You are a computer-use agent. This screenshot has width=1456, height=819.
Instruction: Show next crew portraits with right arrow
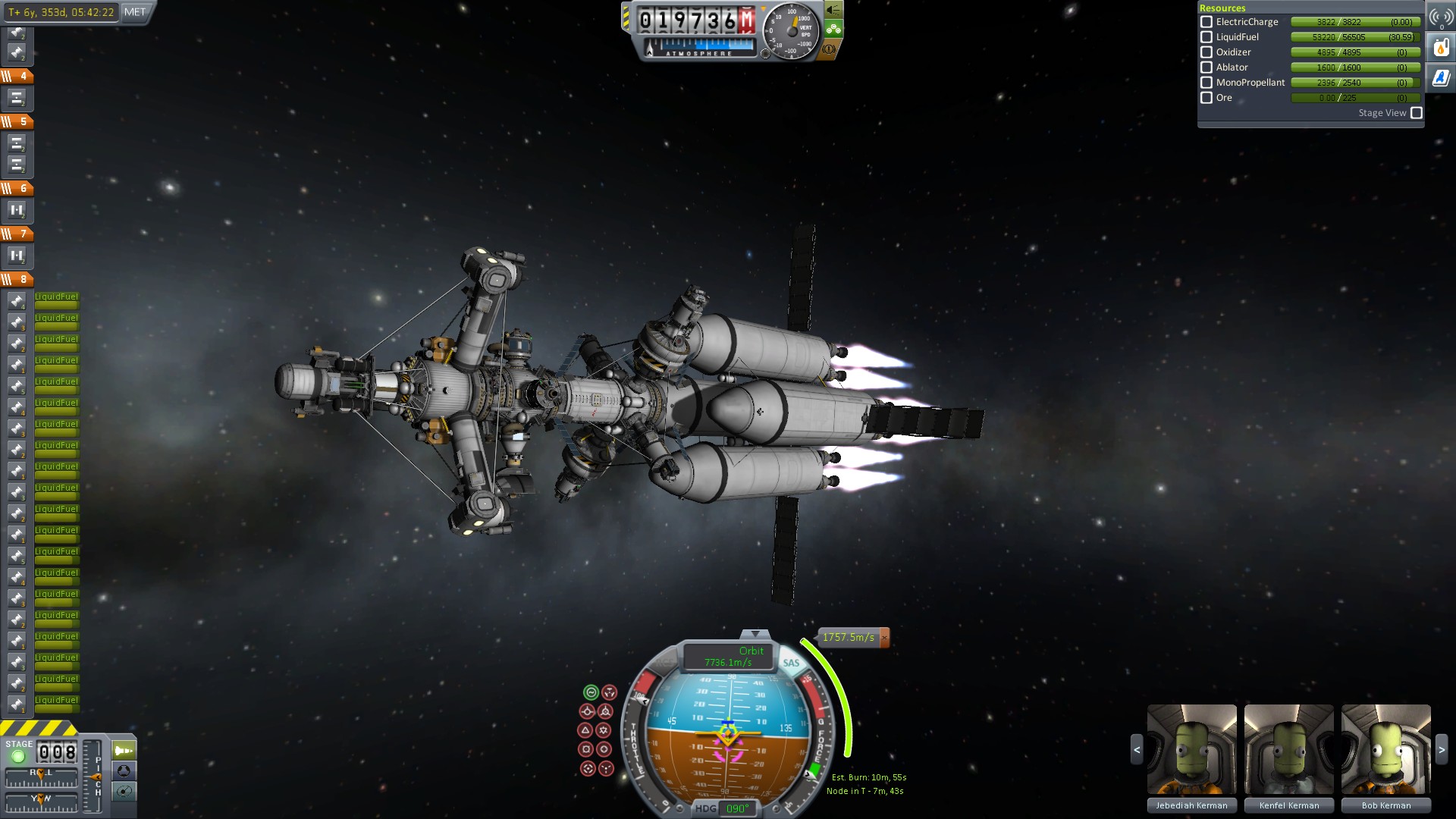(1442, 749)
